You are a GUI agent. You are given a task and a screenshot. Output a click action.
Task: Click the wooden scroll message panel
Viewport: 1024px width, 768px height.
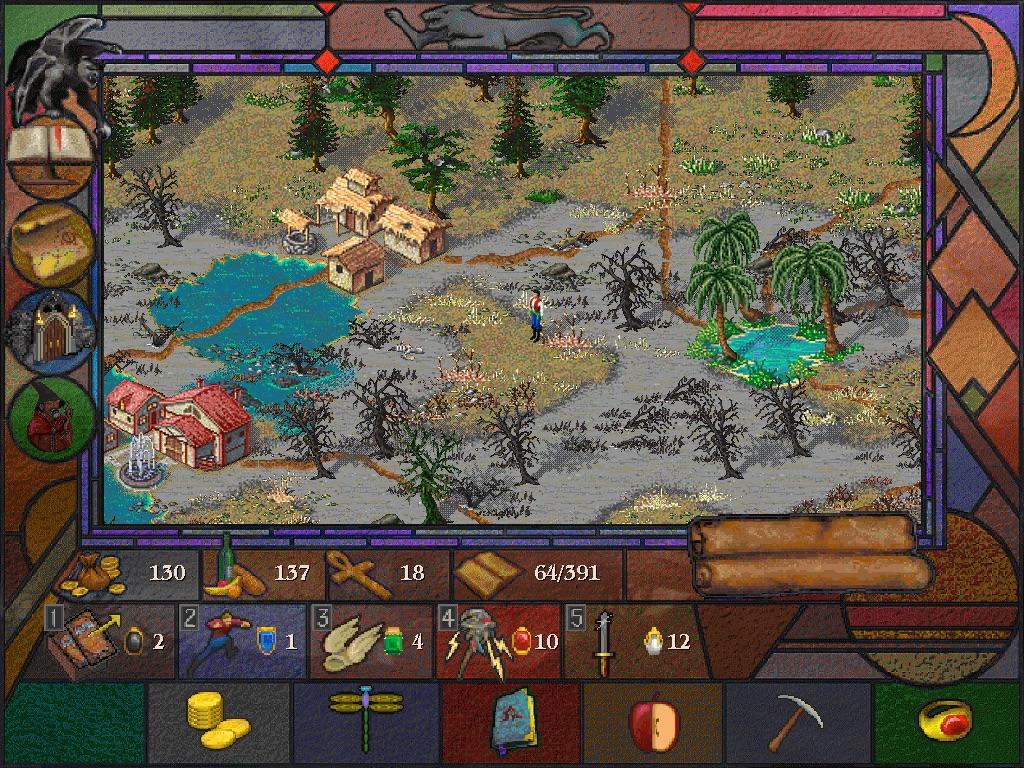(x=812, y=555)
